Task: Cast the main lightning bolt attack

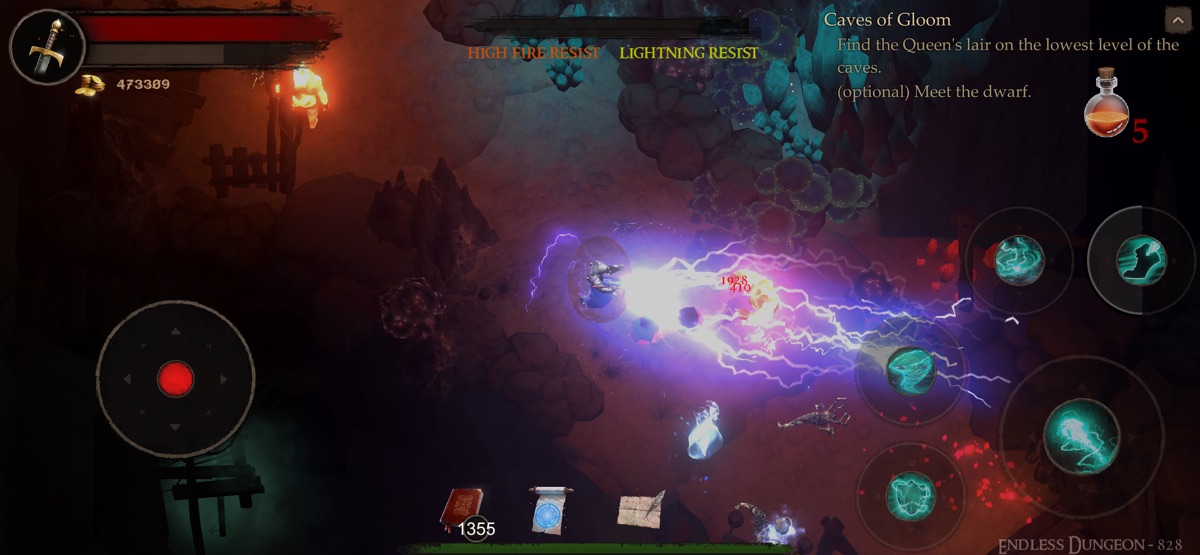Action: click(1081, 435)
